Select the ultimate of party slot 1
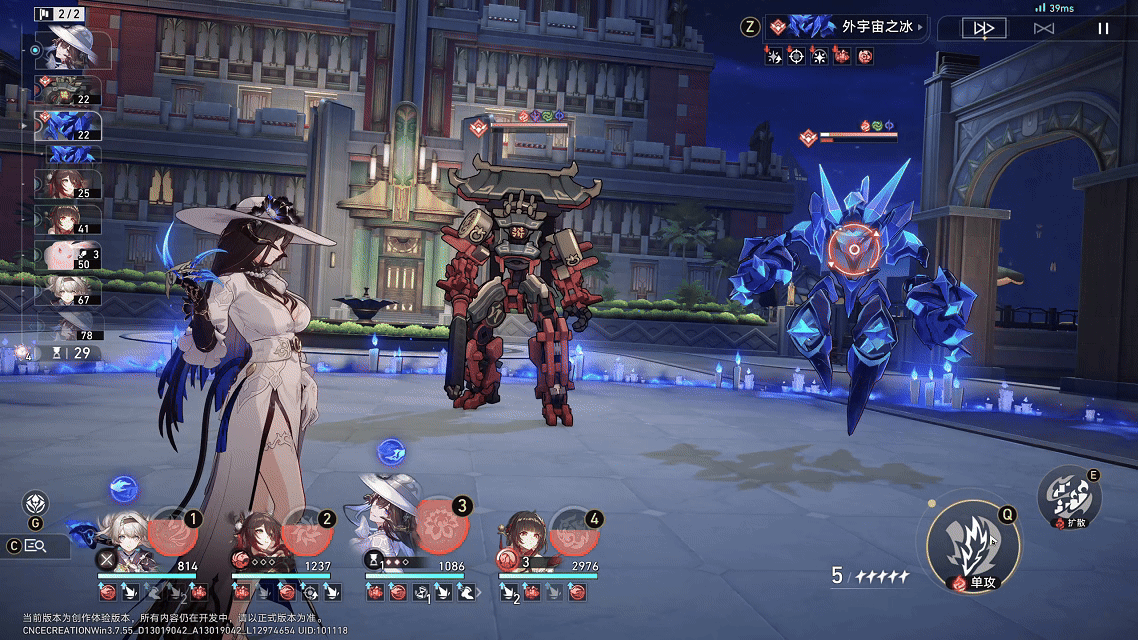The height and width of the screenshot is (640, 1138). tap(172, 532)
